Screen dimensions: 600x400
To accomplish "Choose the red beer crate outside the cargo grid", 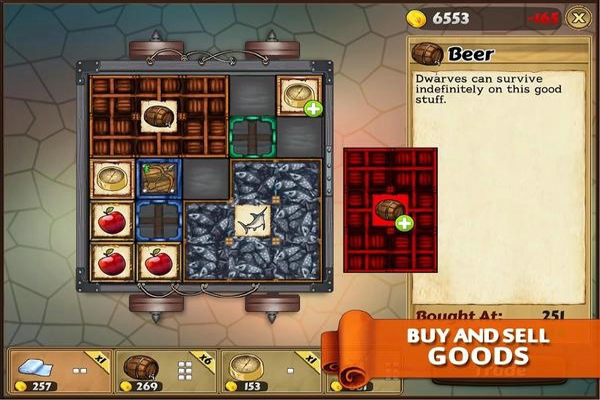I will tap(389, 207).
